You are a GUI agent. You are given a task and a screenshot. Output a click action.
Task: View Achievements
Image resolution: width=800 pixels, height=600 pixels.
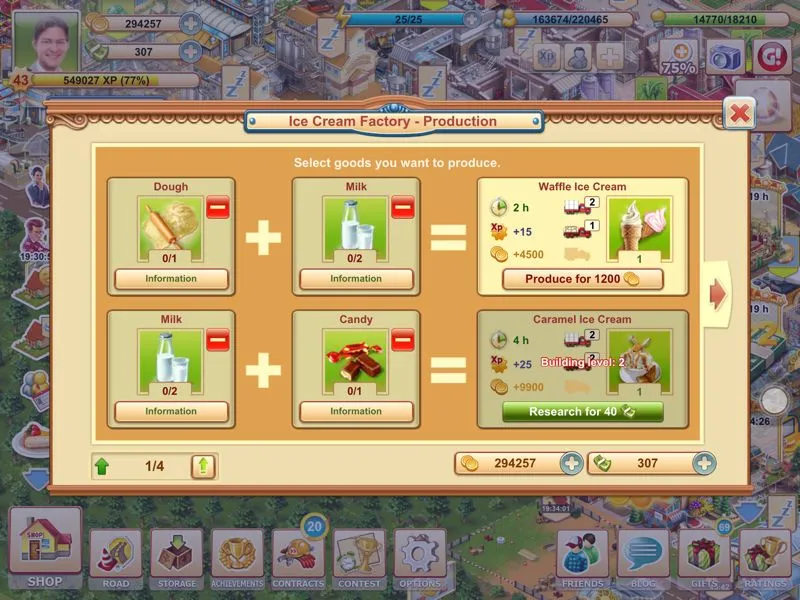coord(238,557)
